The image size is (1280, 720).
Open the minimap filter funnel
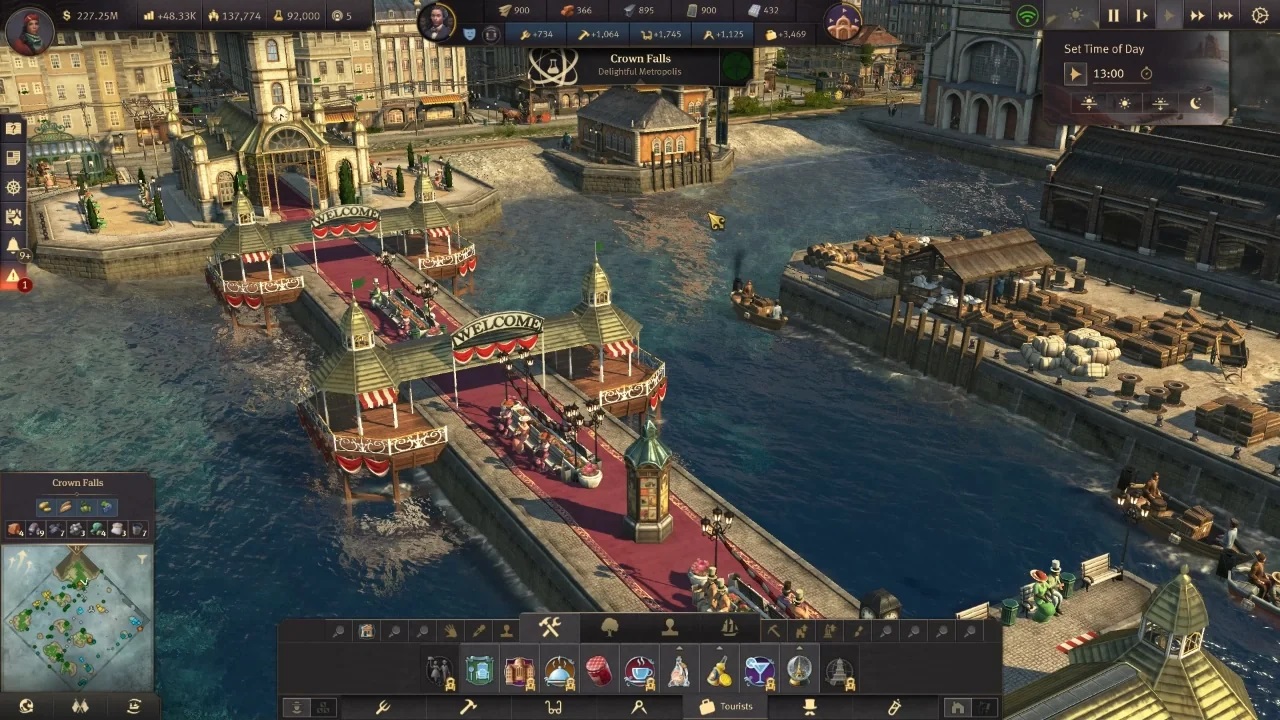coord(143,559)
